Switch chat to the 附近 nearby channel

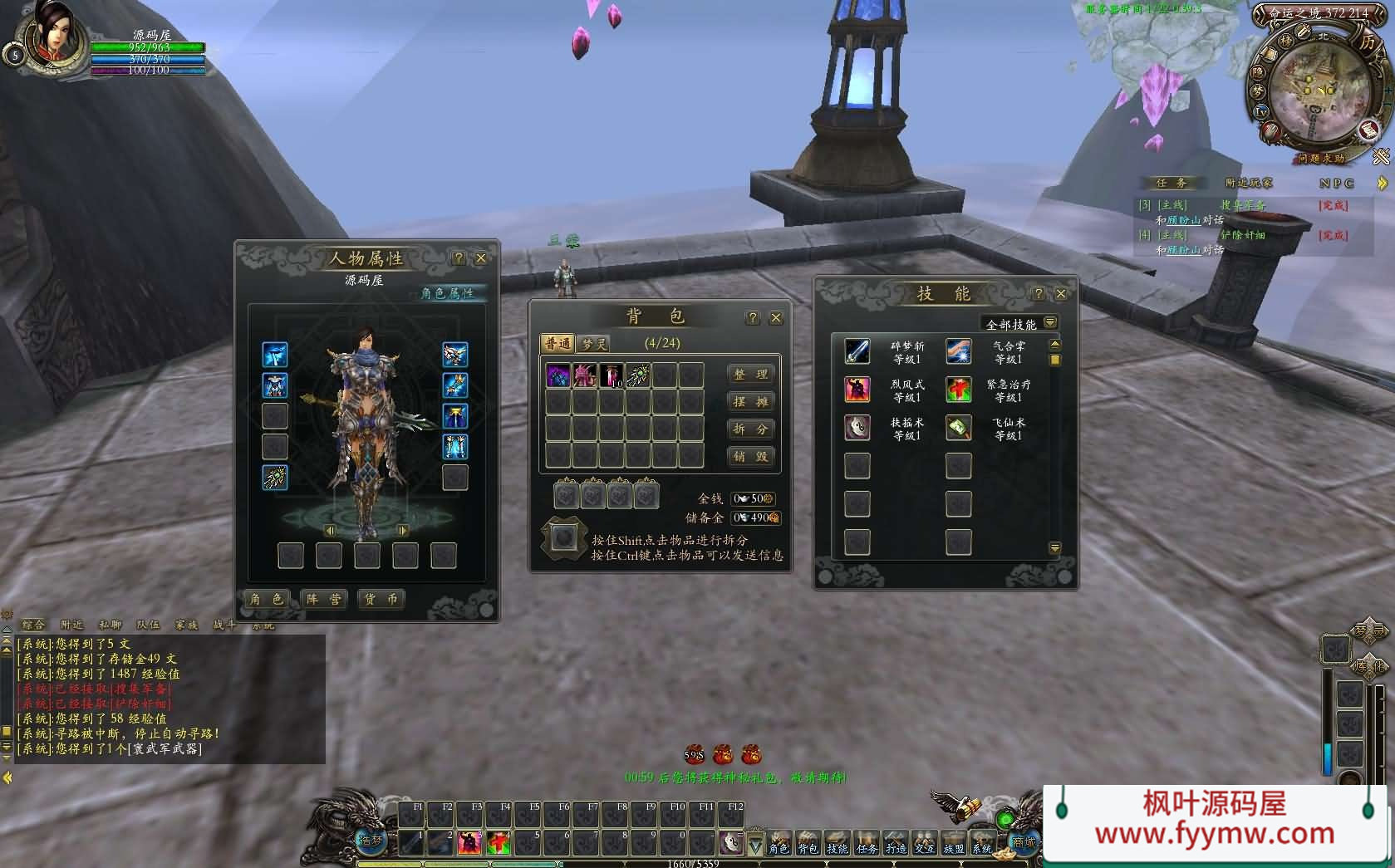(71, 625)
